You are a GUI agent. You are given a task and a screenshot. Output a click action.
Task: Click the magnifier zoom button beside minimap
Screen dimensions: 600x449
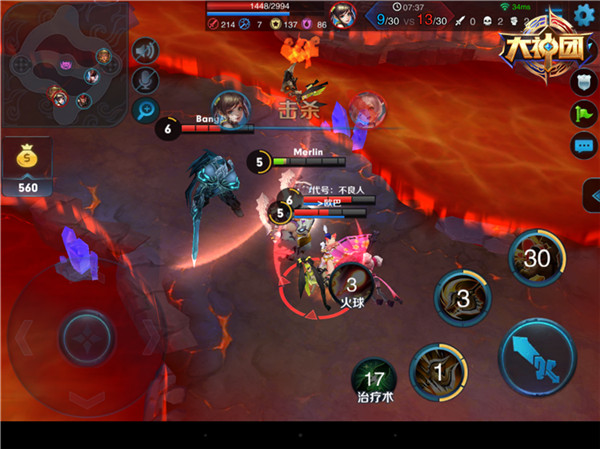click(146, 111)
